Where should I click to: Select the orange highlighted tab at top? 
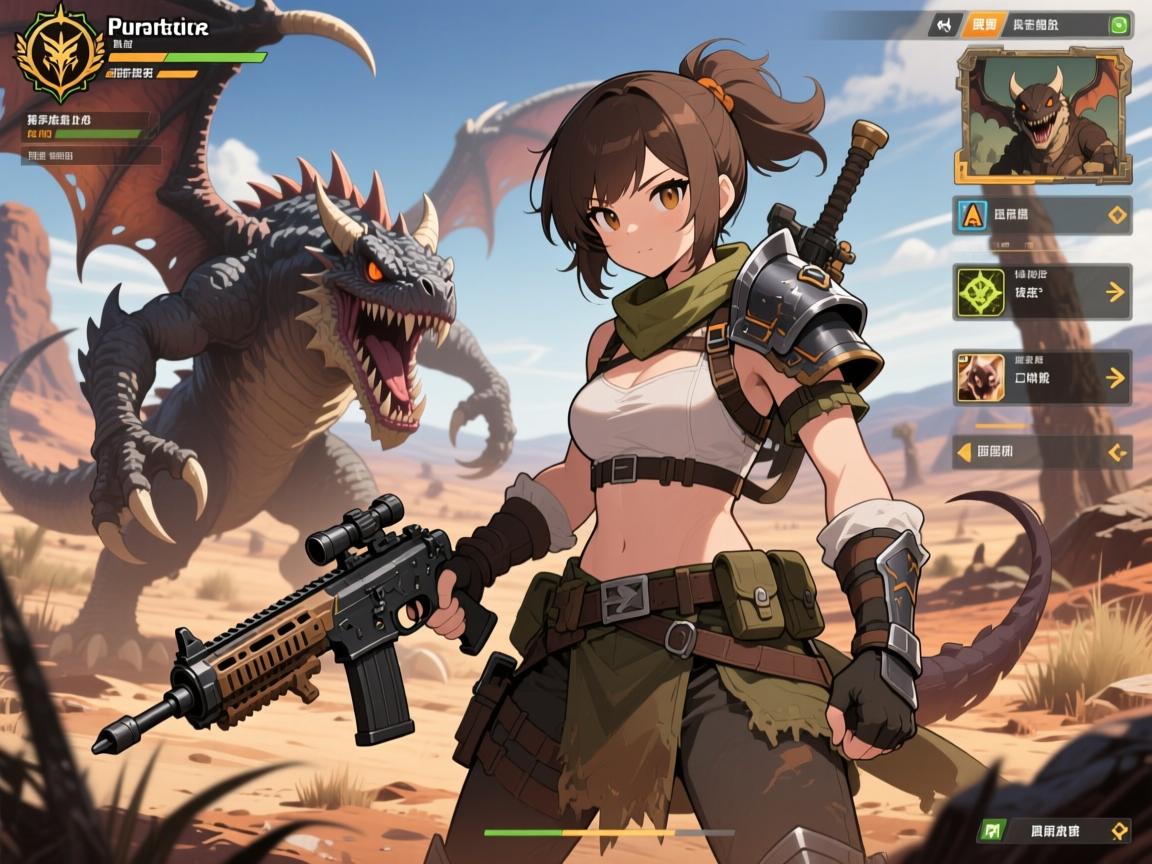983,25
